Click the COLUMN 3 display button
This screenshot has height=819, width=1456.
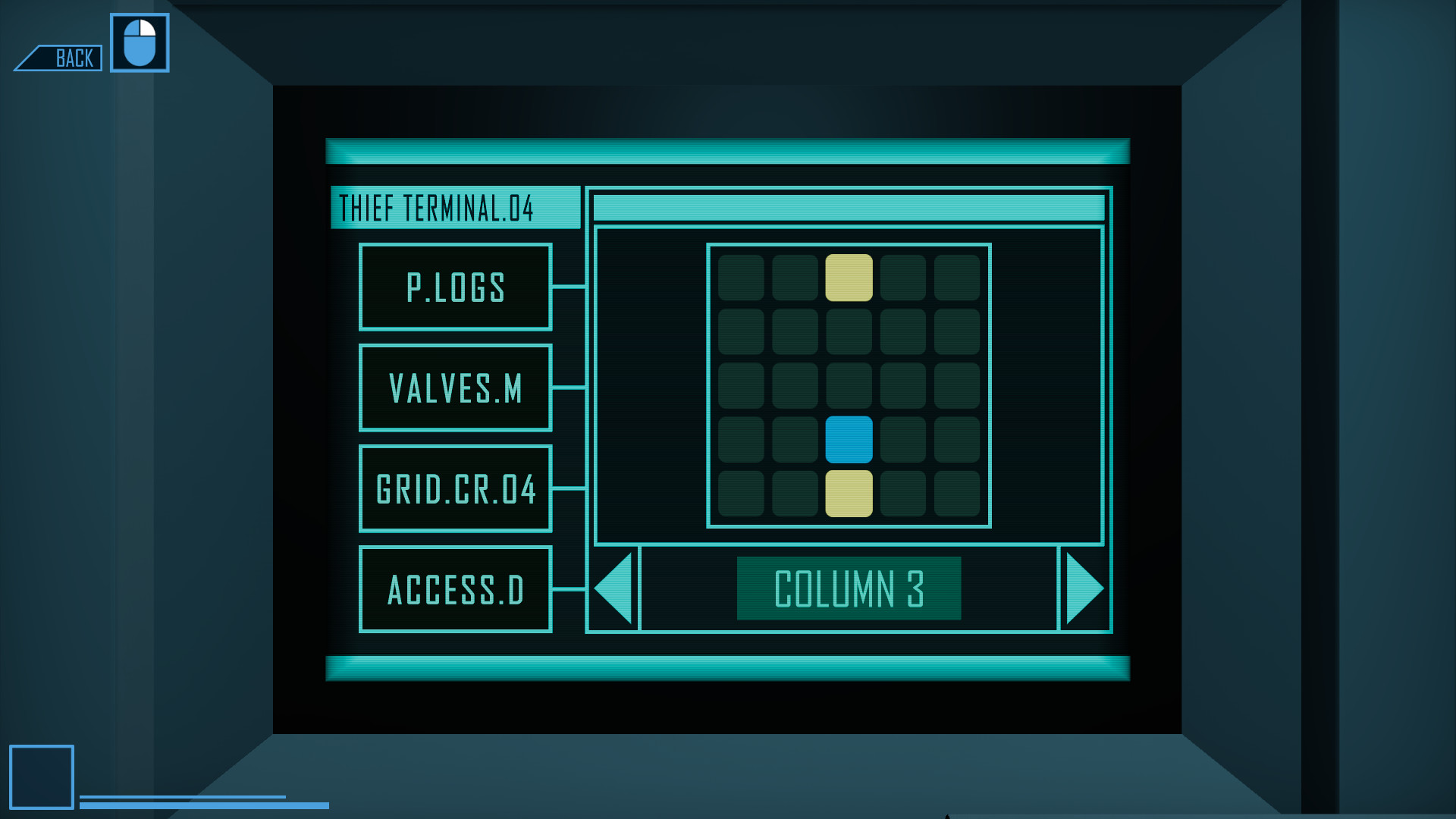[849, 588]
